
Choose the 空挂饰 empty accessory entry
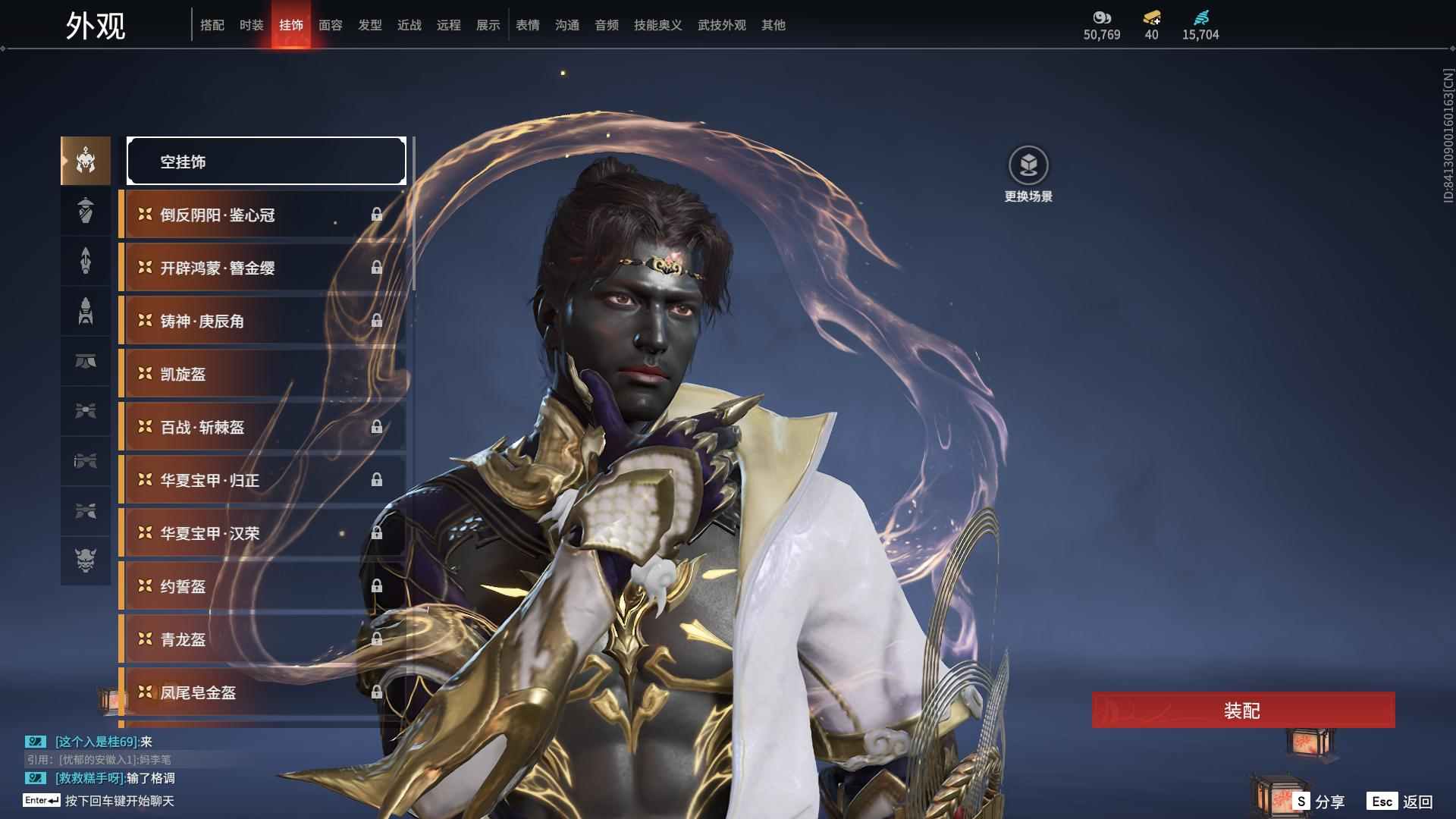click(266, 161)
